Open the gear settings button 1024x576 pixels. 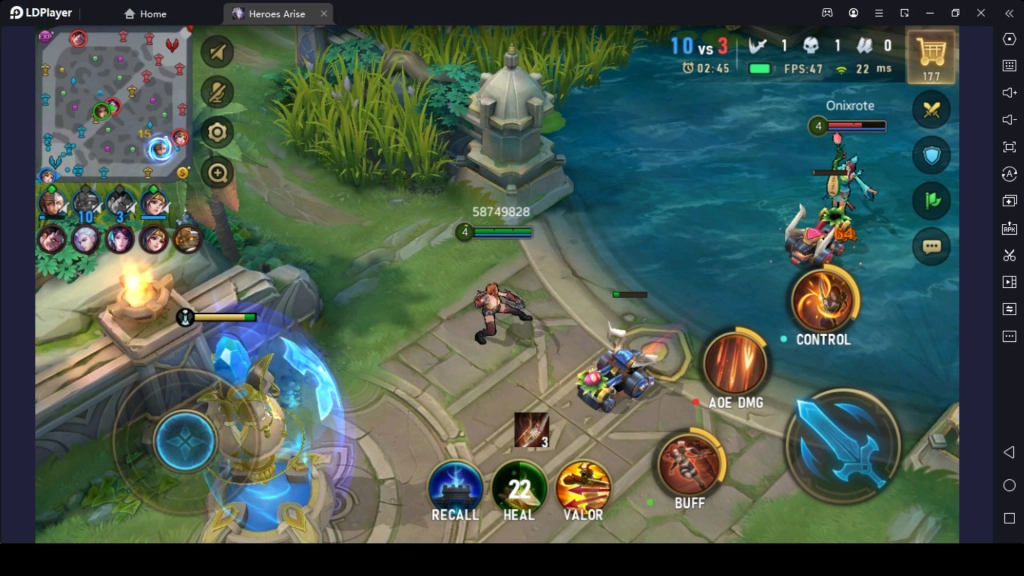pyautogui.click(x=217, y=132)
